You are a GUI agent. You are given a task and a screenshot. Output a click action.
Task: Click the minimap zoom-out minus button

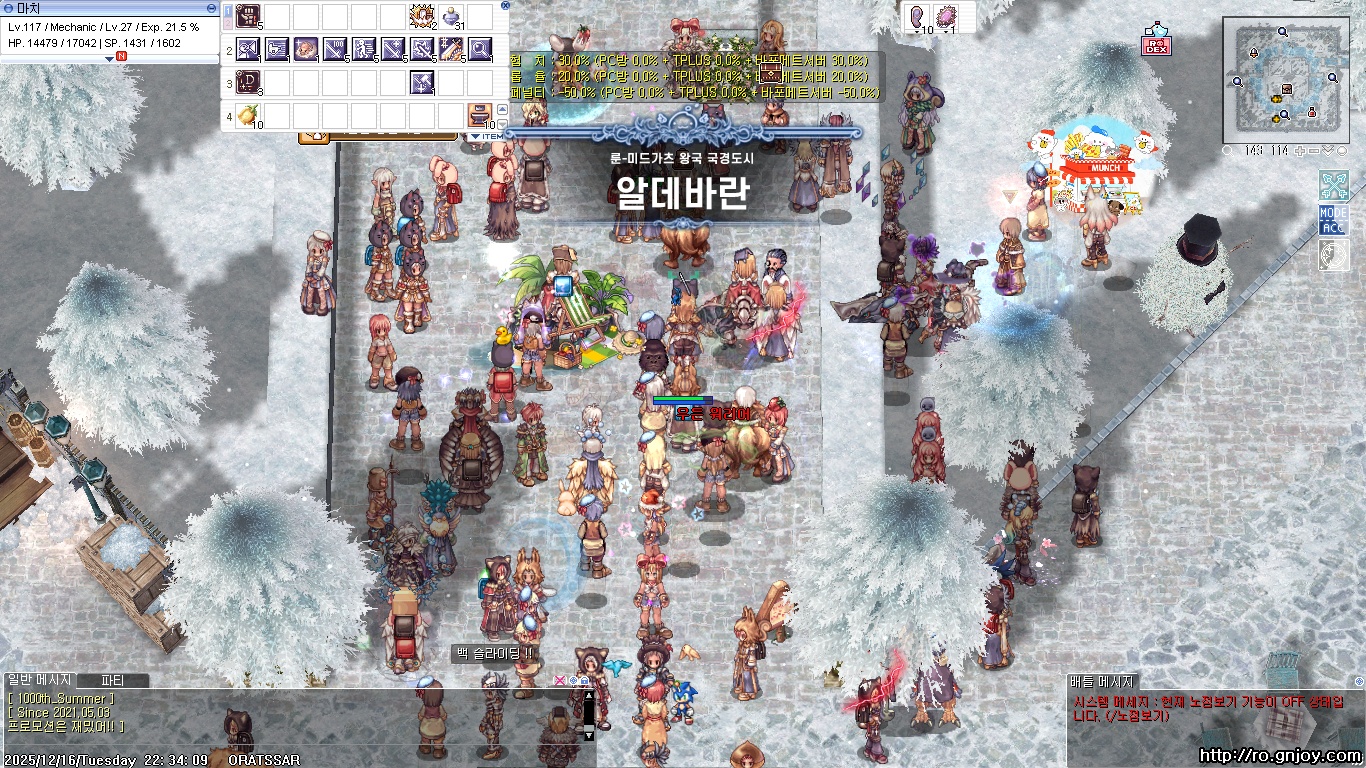(1313, 151)
